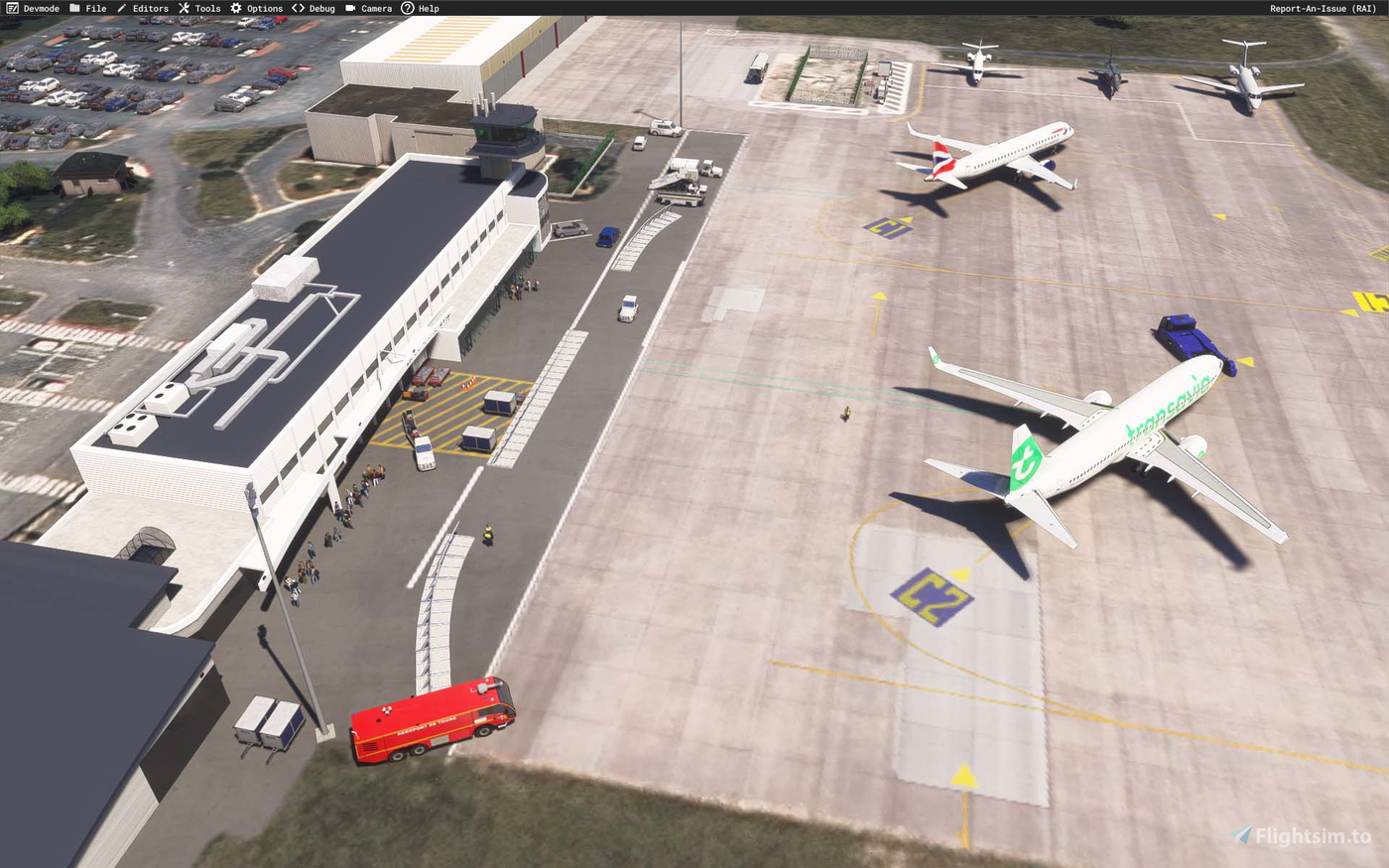Click the File folder icon
The height and width of the screenshot is (868, 1389).
74,8
